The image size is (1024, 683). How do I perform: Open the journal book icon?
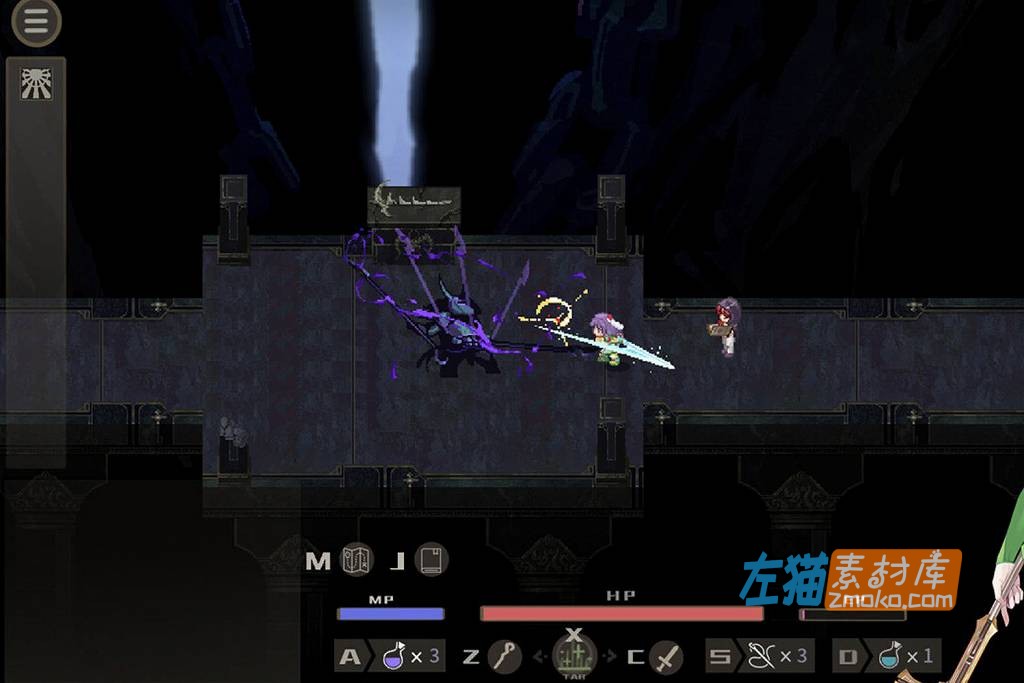tap(431, 560)
